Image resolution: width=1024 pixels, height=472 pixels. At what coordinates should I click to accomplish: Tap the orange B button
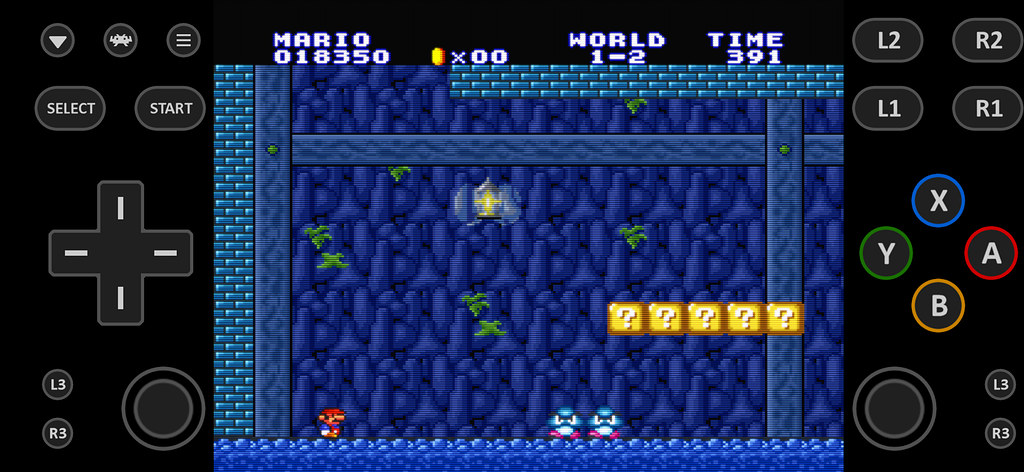[x=938, y=305]
